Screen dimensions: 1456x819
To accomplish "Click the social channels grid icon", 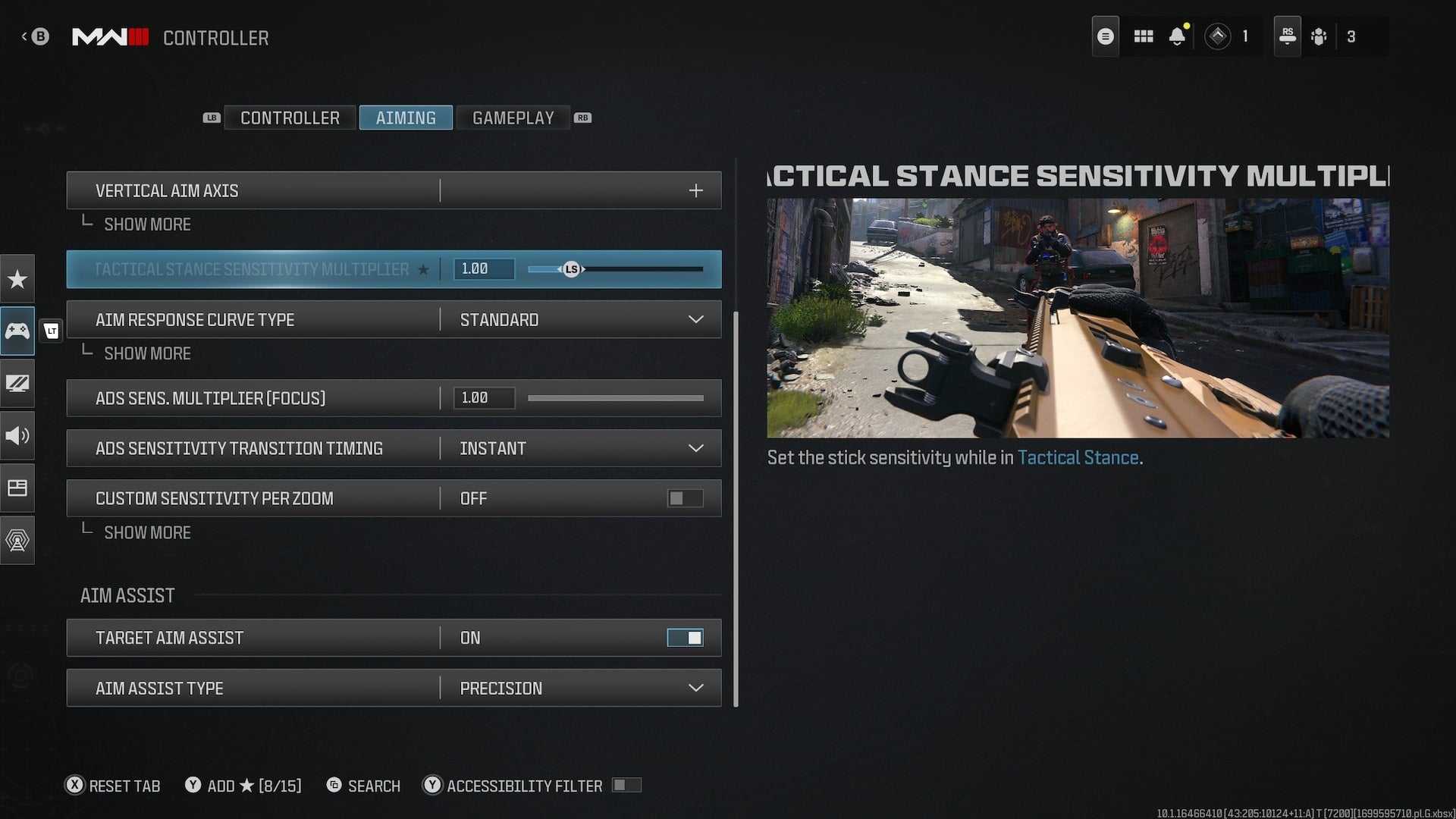I will pyautogui.click(x=1144, y=36).
